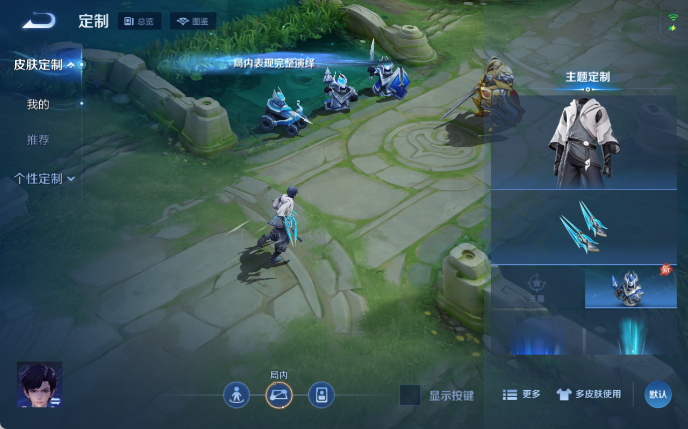Choose the armored minion skin tile
688x429 pixels.
point(630,287)
